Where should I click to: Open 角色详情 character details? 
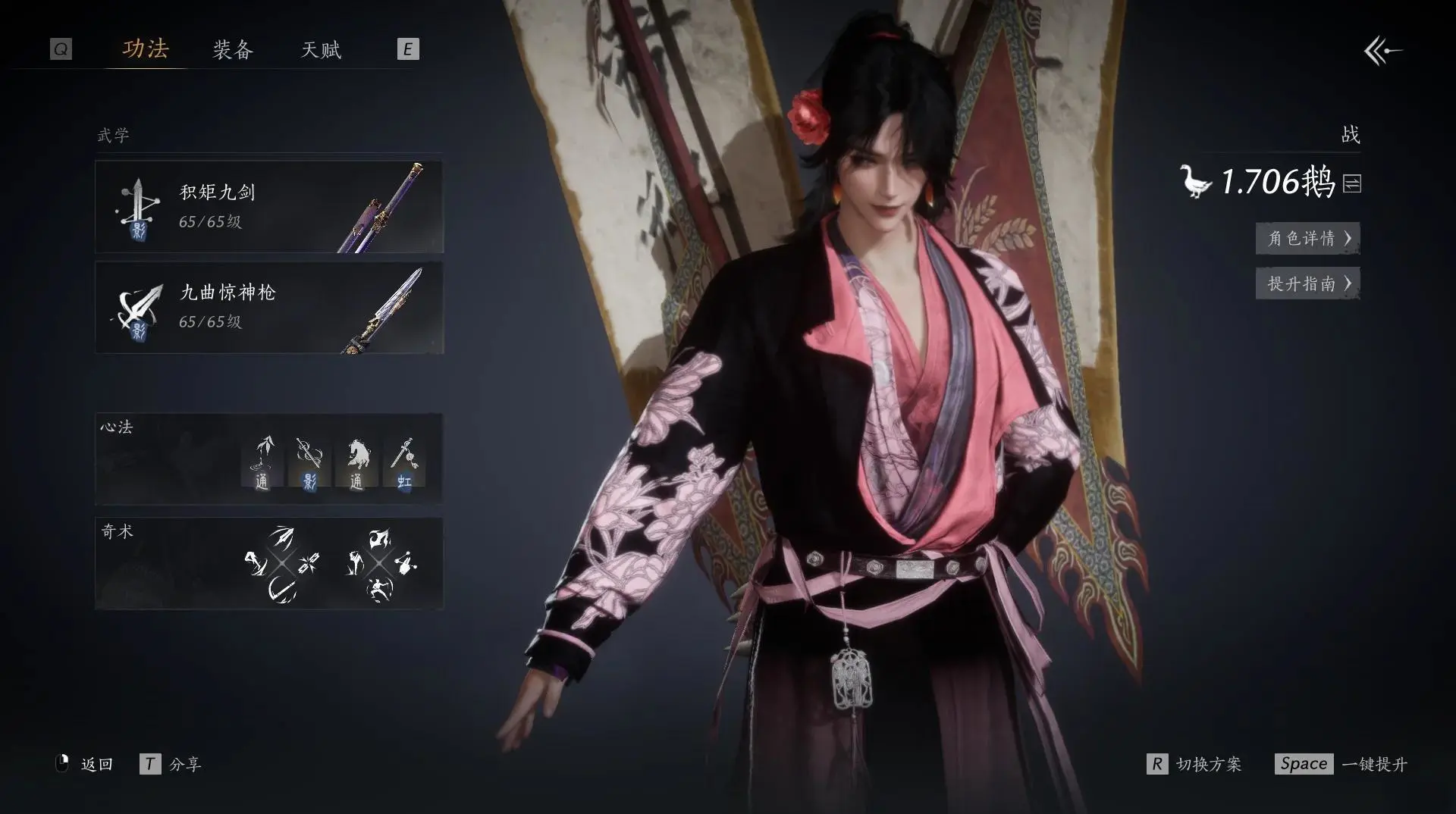tap(1307, 238)
